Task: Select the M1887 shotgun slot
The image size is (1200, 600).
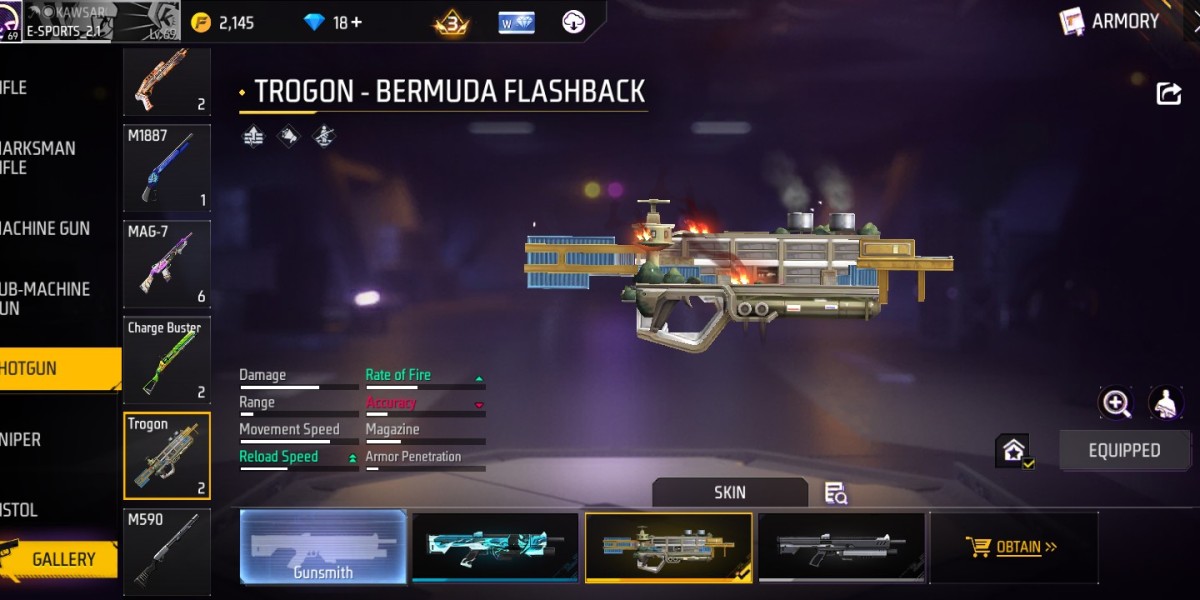Action: [167, 167]
